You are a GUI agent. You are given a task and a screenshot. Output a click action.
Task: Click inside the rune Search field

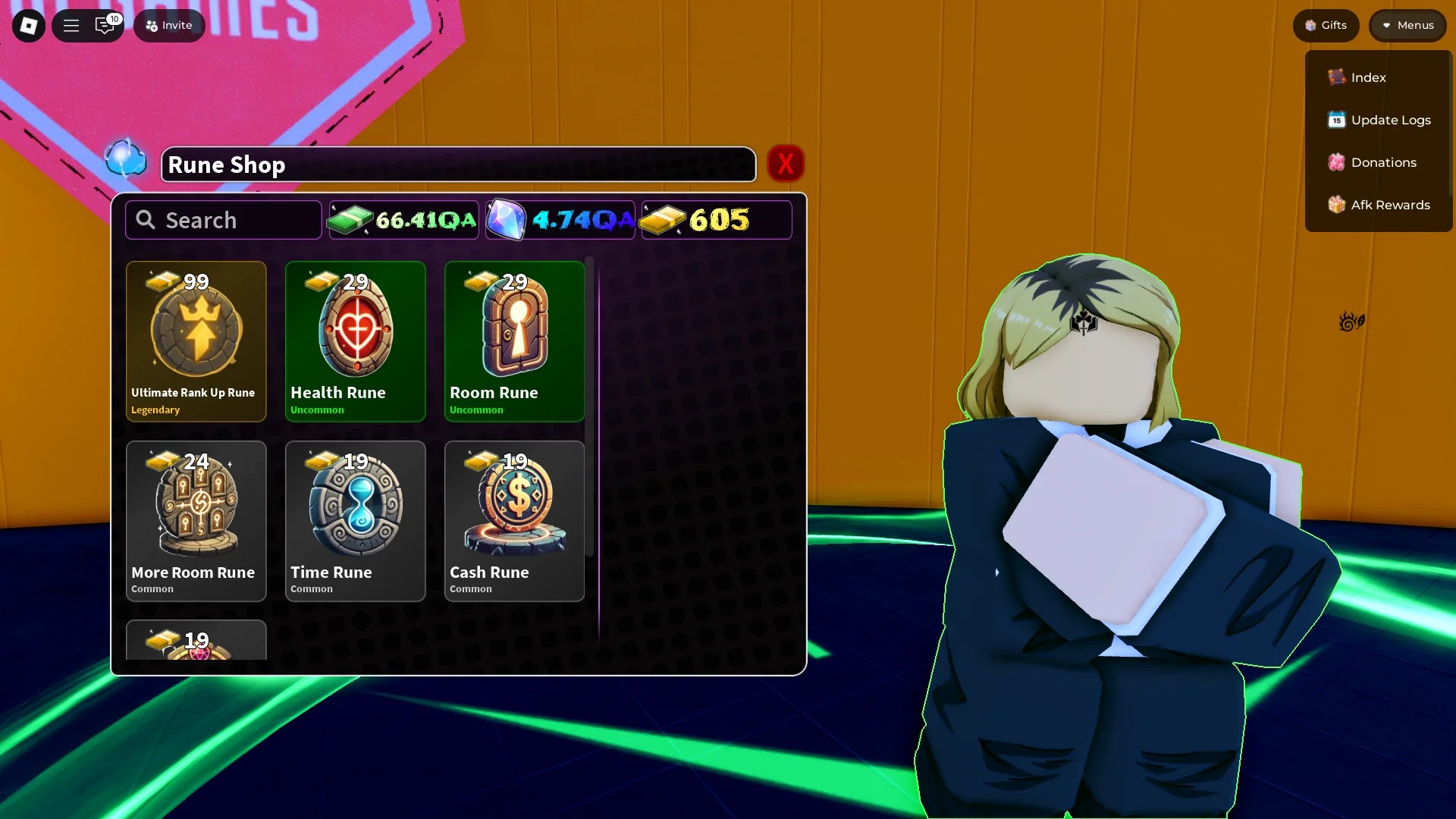pyautogui.click(x=223, y=220)
